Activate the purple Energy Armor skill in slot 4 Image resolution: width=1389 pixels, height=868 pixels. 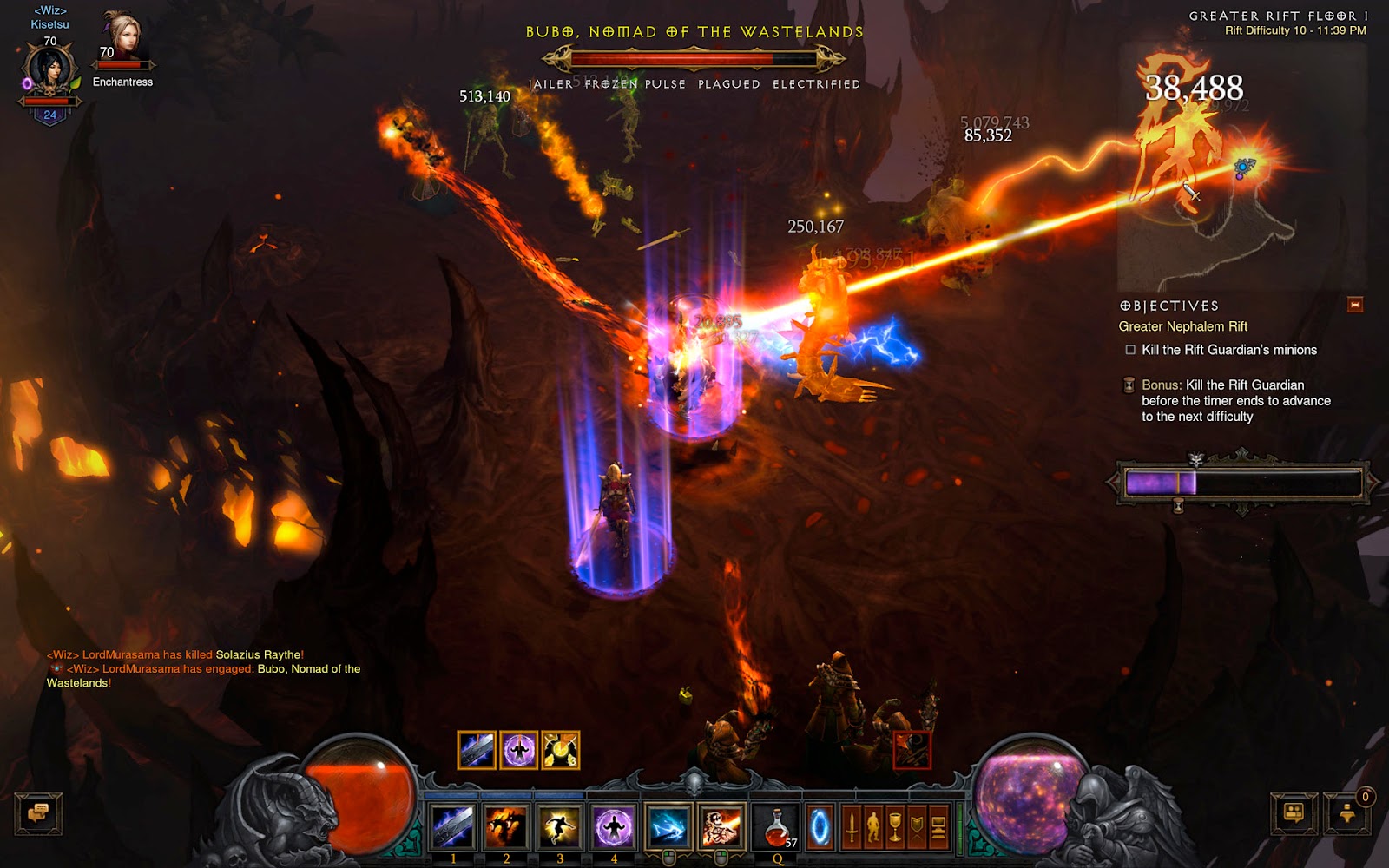click(x=613, y=827)
